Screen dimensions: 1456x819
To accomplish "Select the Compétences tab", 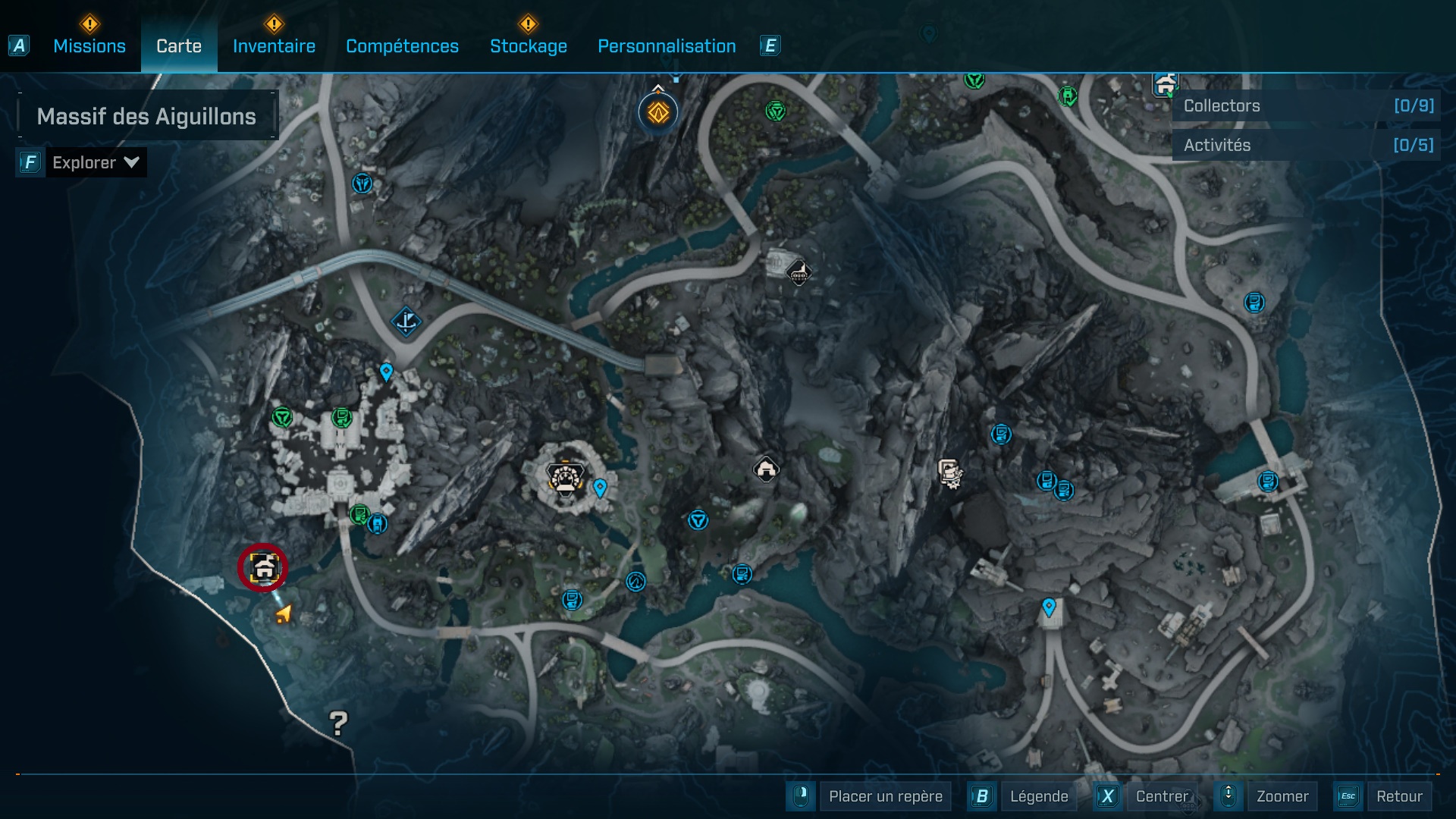I will 402,46.
